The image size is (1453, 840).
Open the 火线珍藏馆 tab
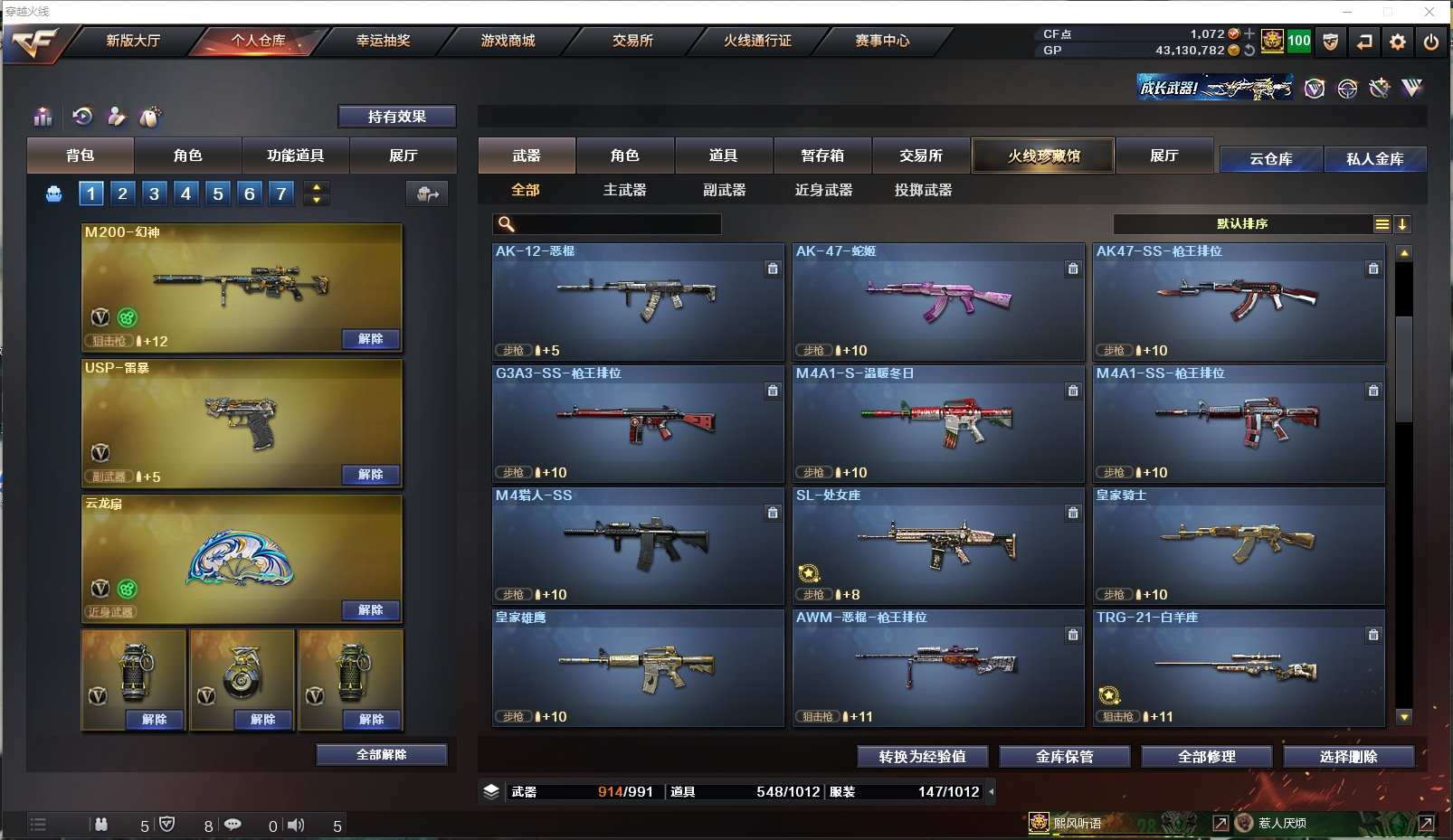click(x=1043, y=156)
